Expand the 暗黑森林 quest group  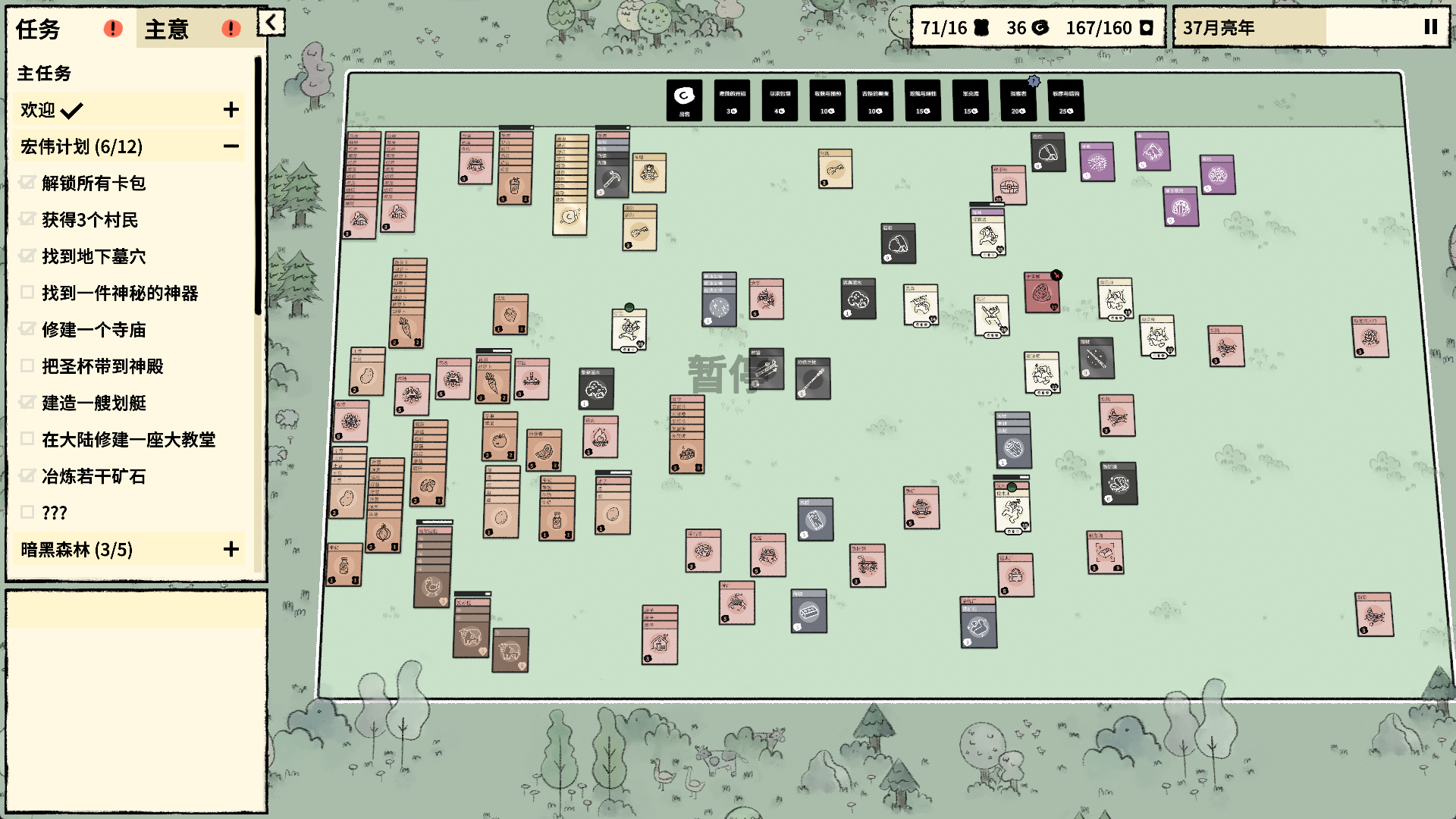231,549
